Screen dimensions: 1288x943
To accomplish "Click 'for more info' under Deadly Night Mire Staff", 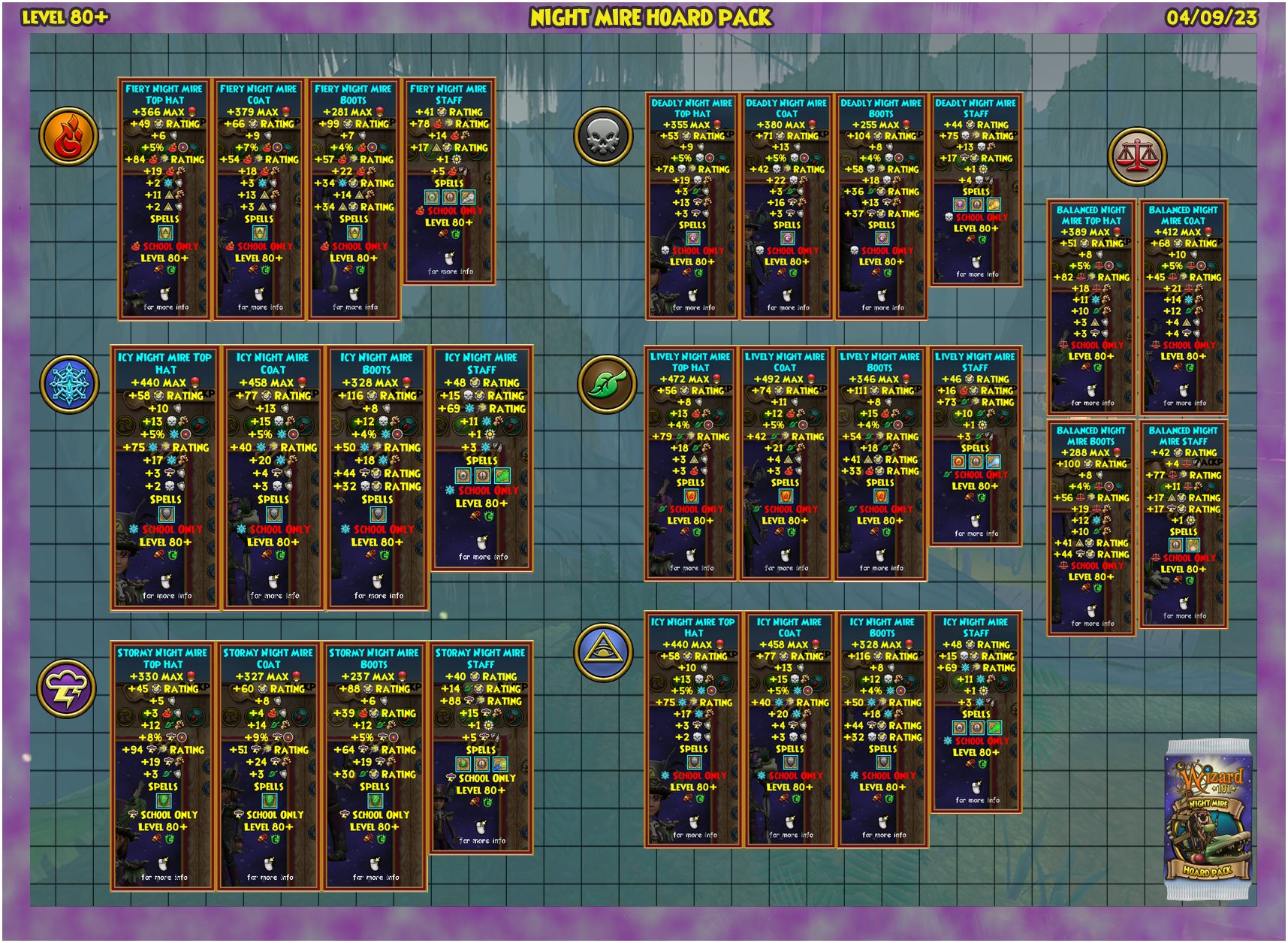I will [976, 274].
